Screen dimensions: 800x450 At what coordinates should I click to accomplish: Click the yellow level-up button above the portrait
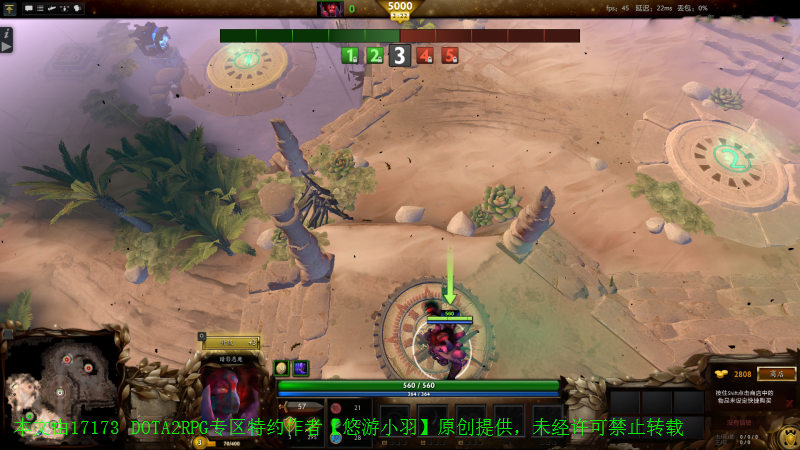coord(231,342)
